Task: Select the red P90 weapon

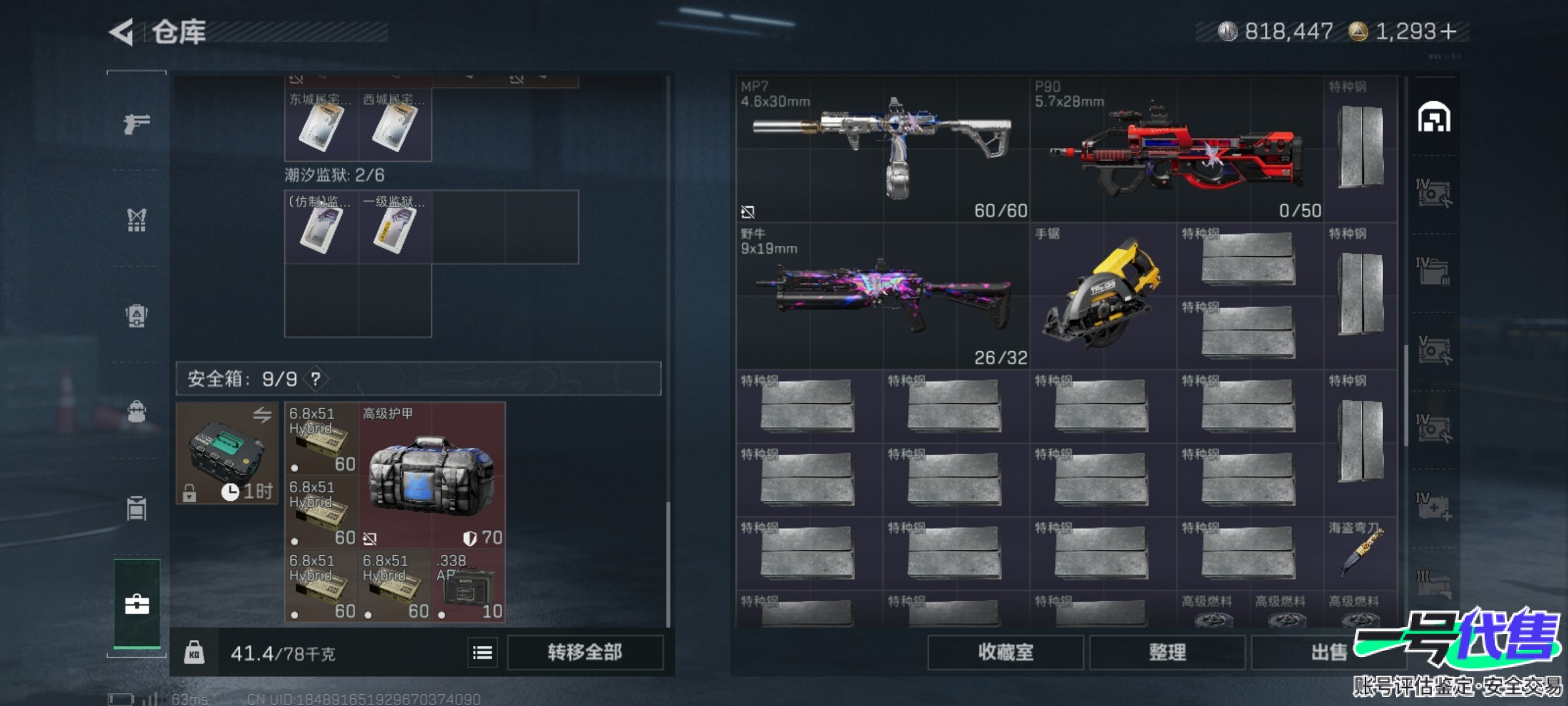Action: 1176,149
